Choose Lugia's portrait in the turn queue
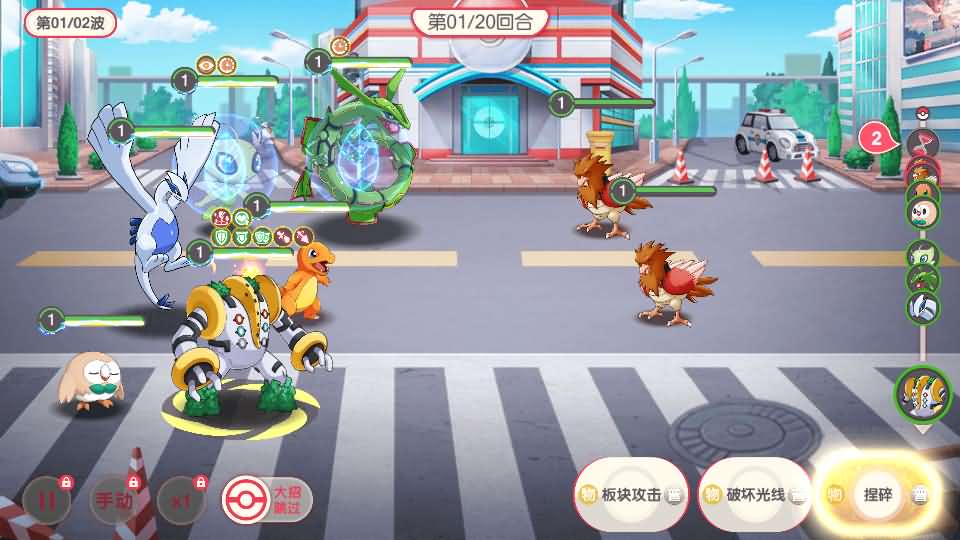 click(x=922, y=306)
